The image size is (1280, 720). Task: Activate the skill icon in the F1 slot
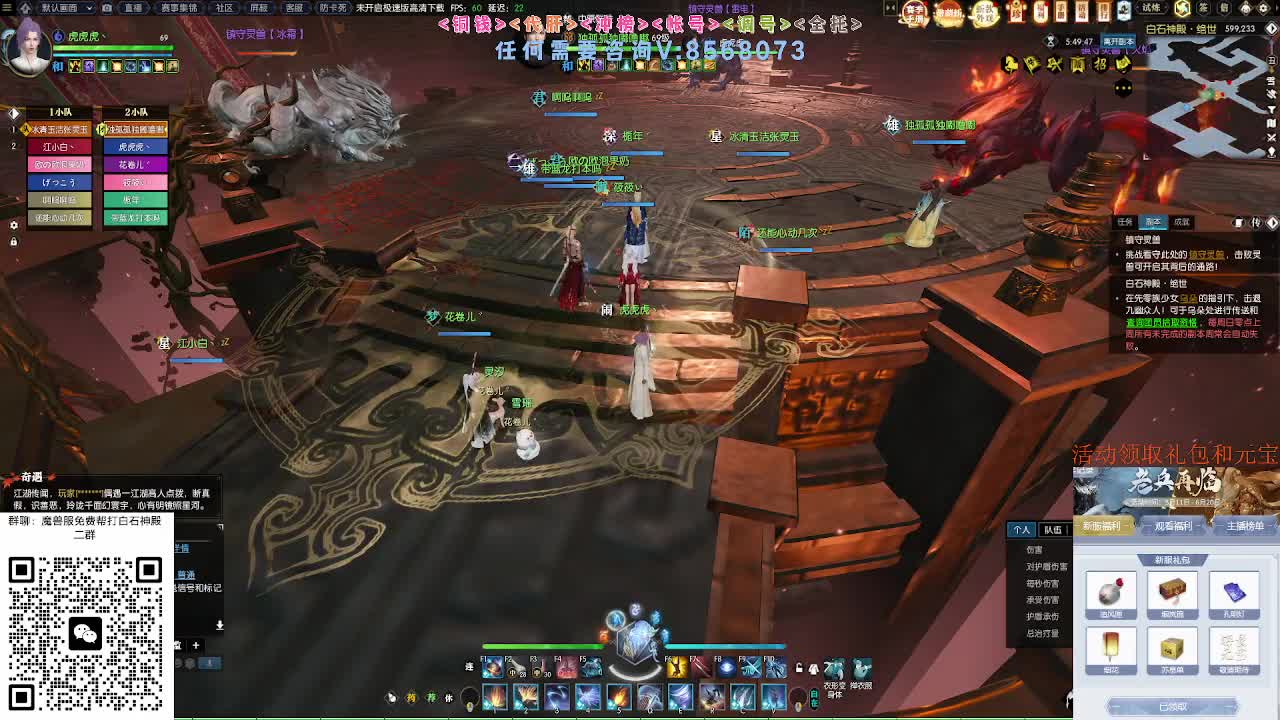pos(490,669)
